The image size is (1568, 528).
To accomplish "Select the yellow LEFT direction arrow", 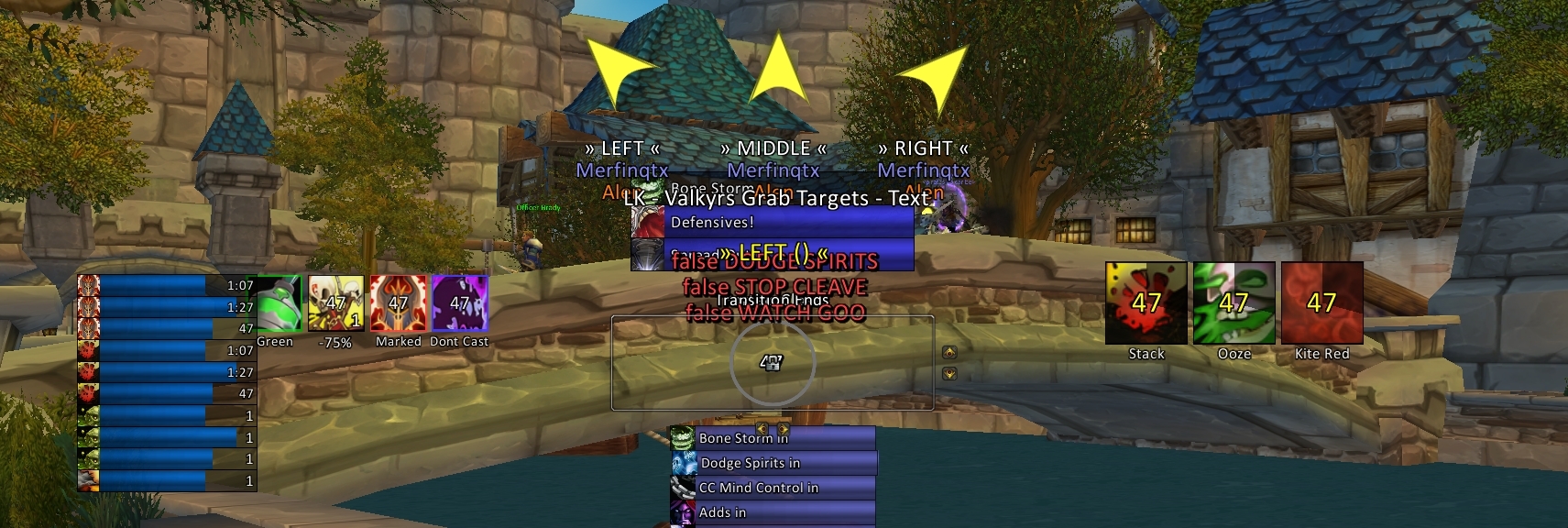I will [617, 71].
